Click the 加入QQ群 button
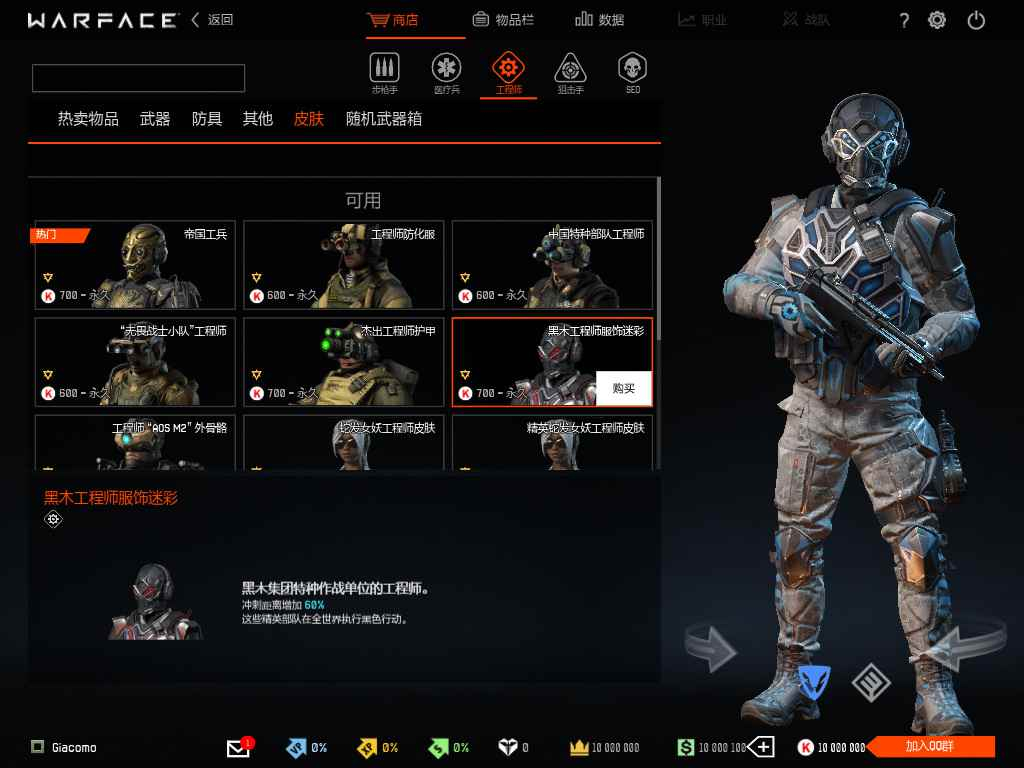1024x768 pixels. [932, 746]
